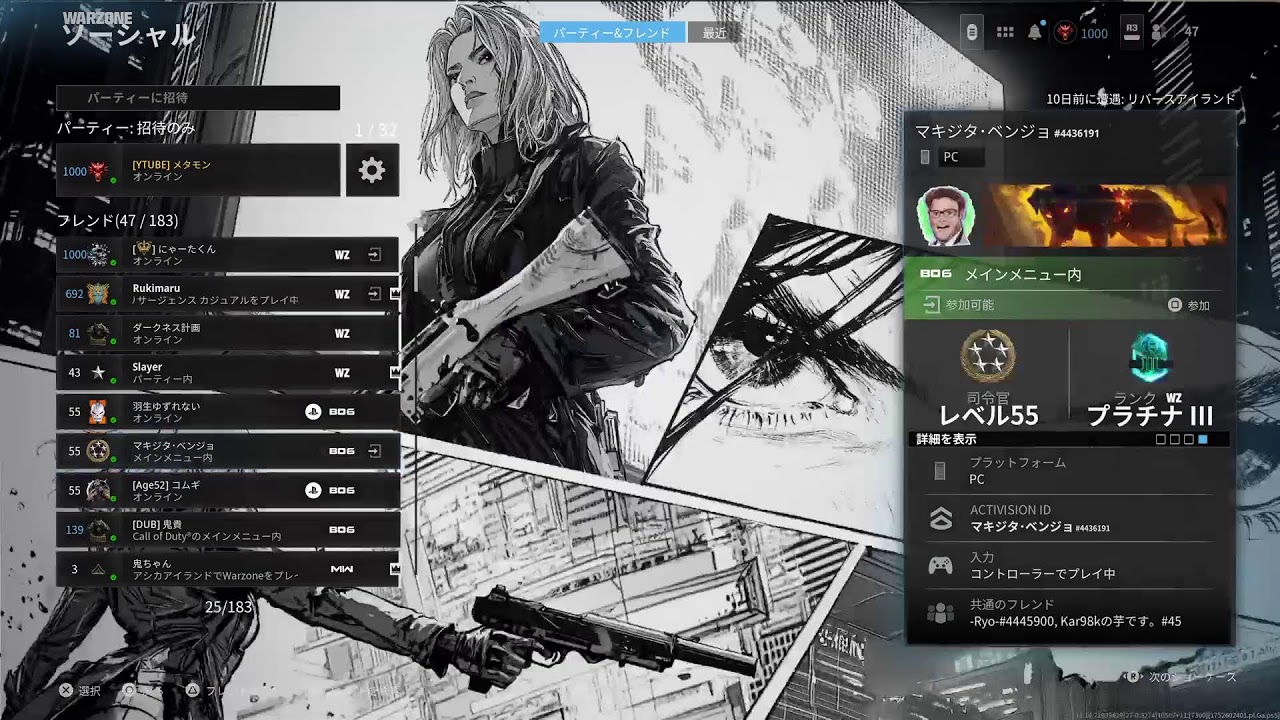Open the 最近 tab

click(714, 33)
